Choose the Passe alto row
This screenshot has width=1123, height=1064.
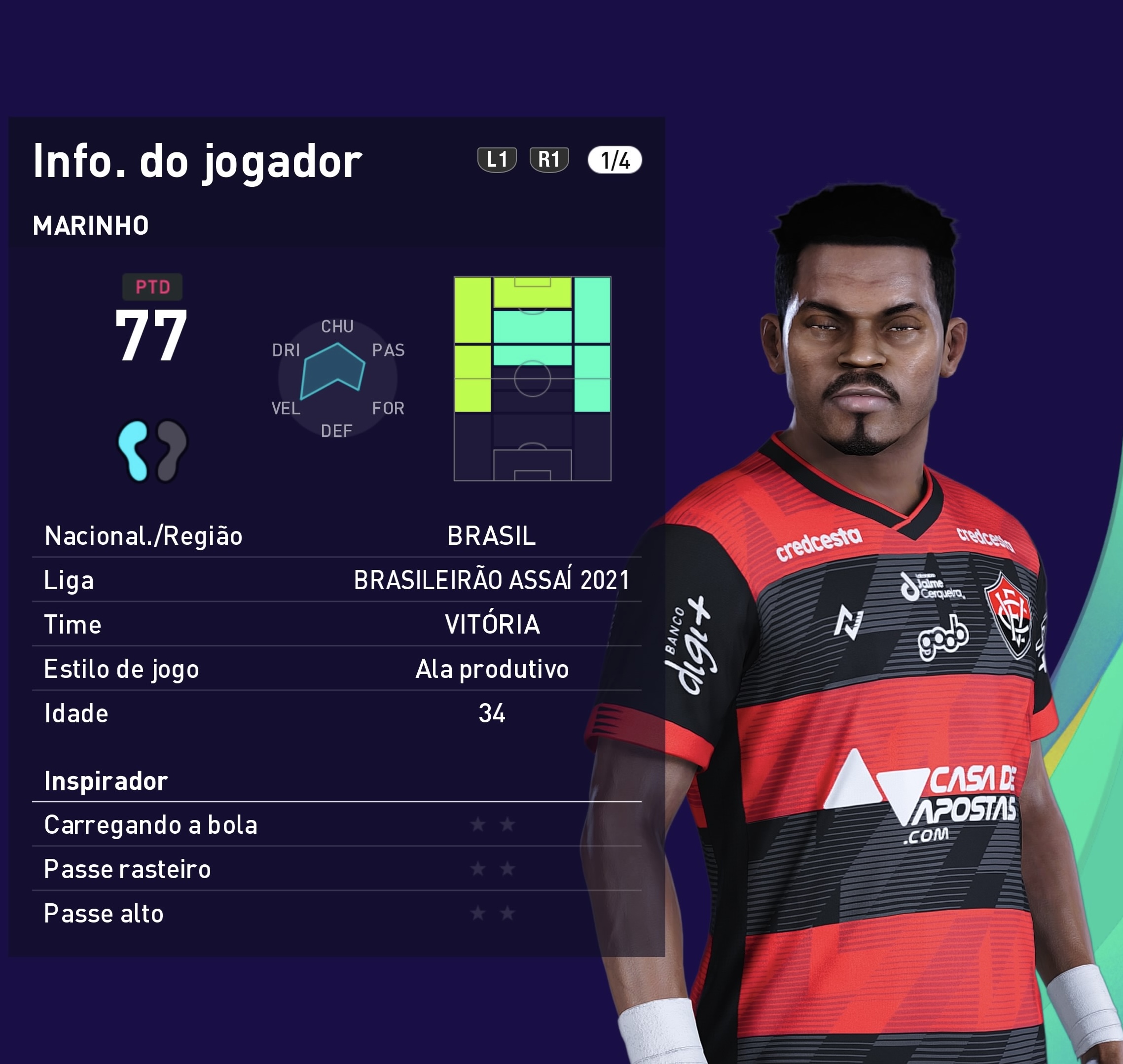tap(336, 914)
